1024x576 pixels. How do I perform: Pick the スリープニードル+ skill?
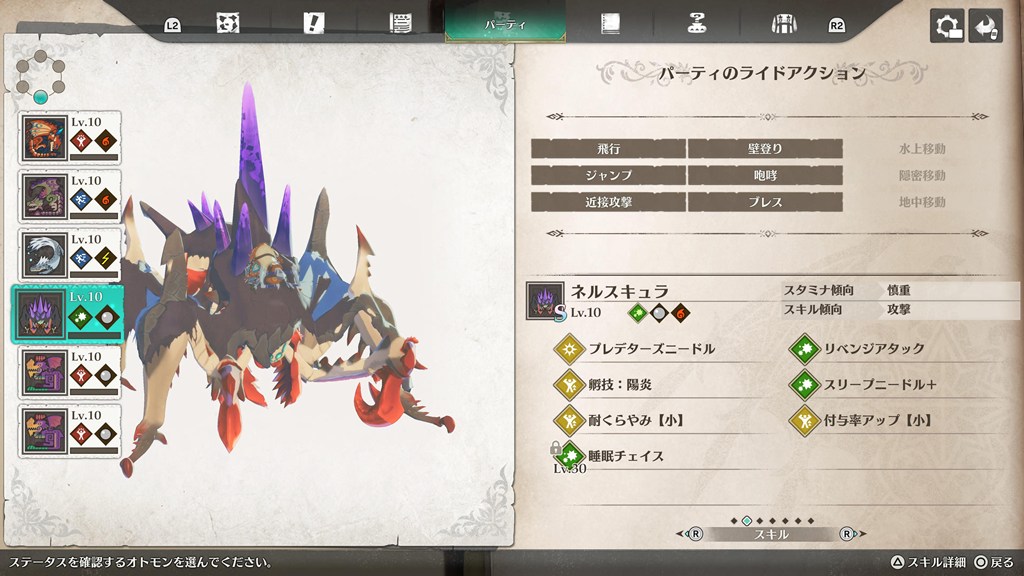coord(879,384)
